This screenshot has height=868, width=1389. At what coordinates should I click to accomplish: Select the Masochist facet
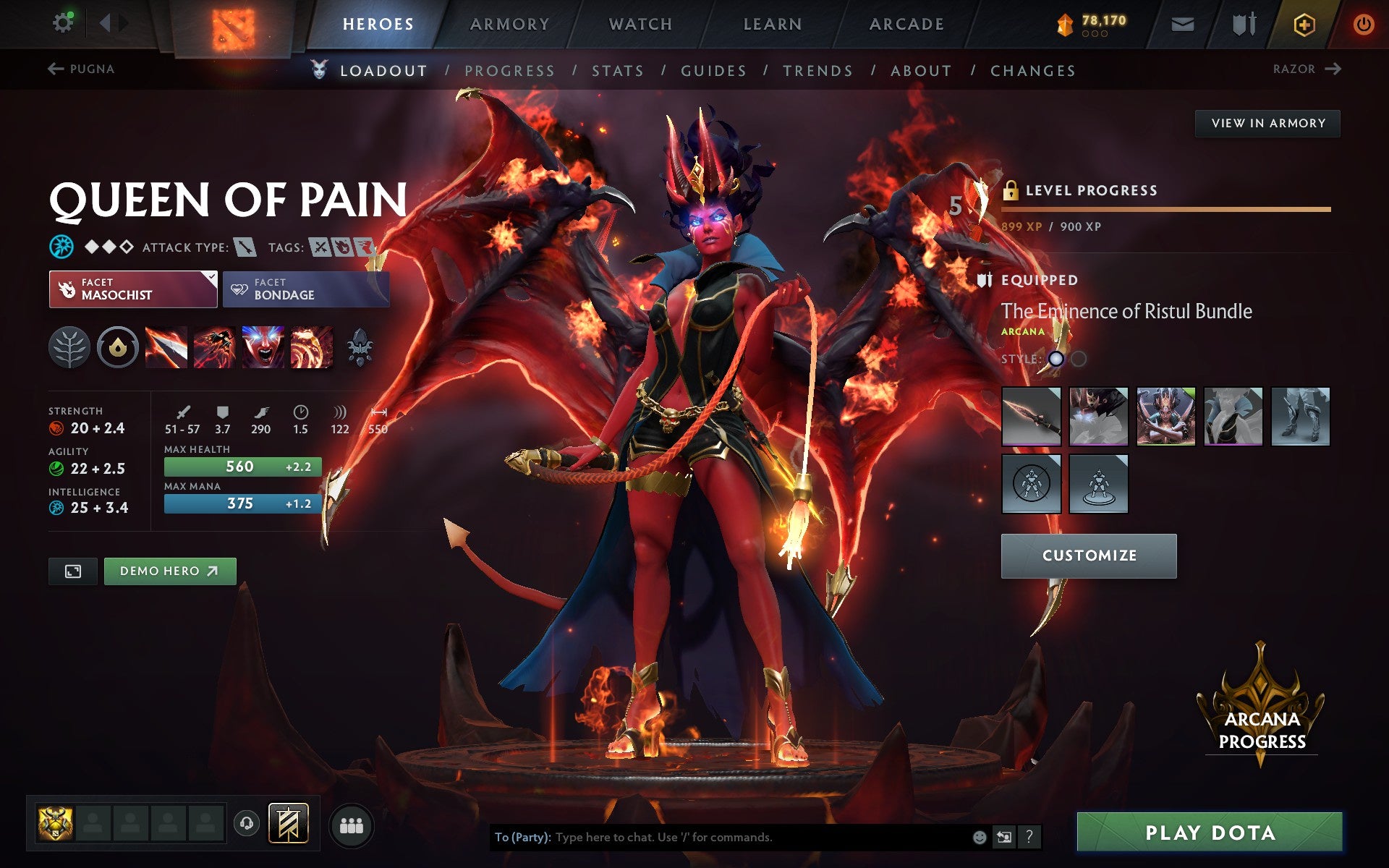point(132,289)
